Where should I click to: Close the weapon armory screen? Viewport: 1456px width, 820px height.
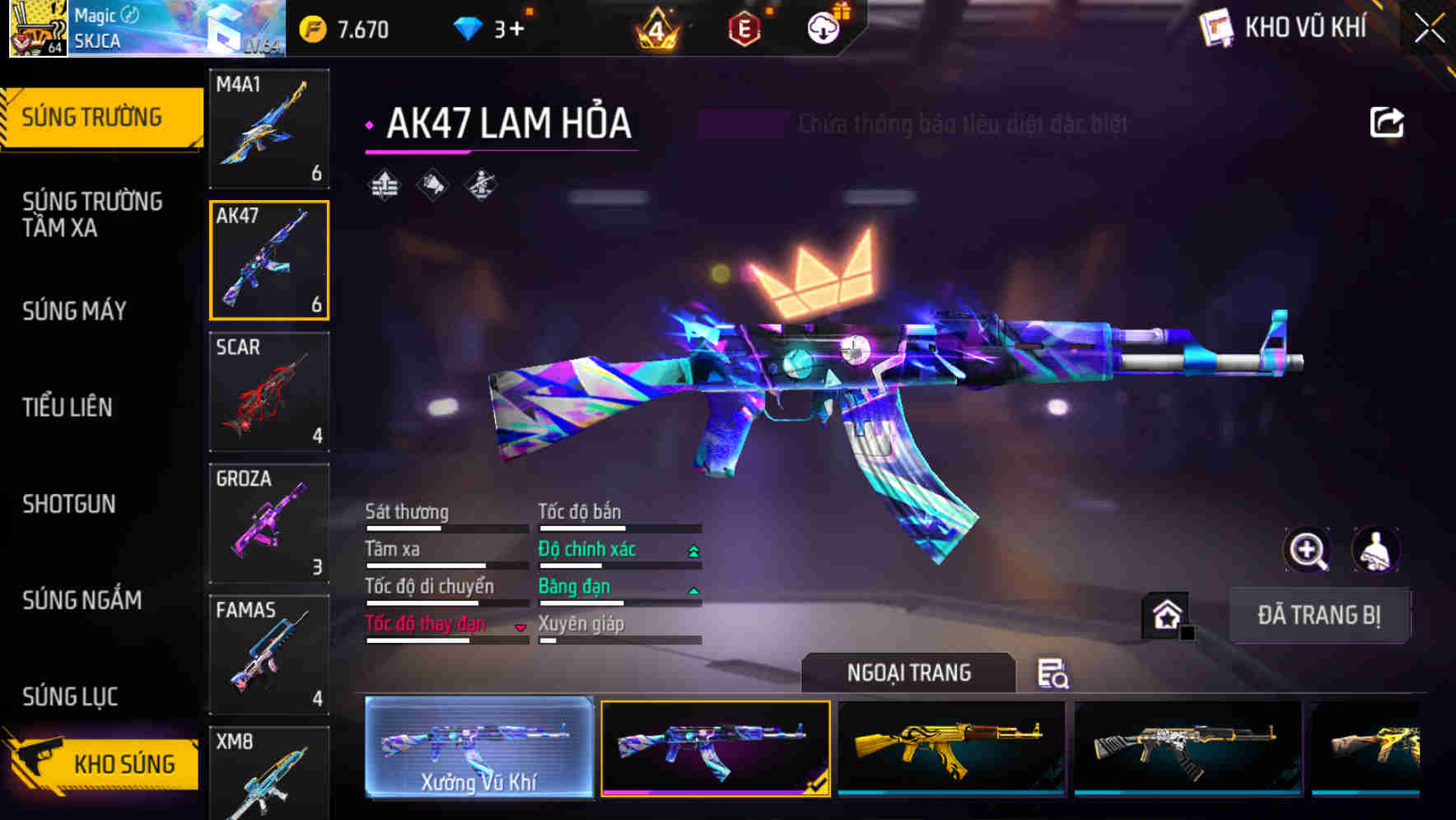(x=1430, y=29)
